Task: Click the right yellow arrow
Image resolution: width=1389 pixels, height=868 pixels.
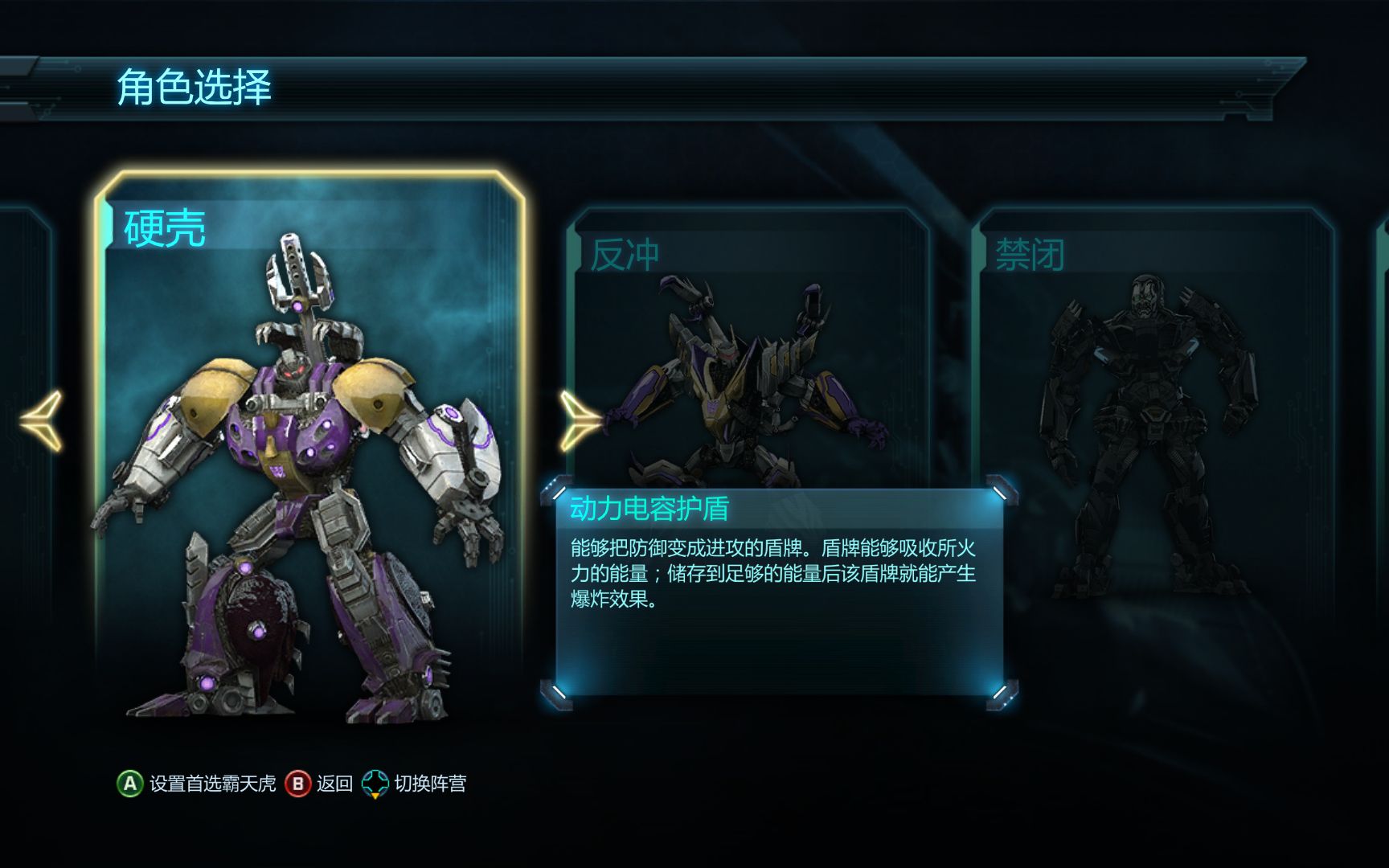Action: 579,420
